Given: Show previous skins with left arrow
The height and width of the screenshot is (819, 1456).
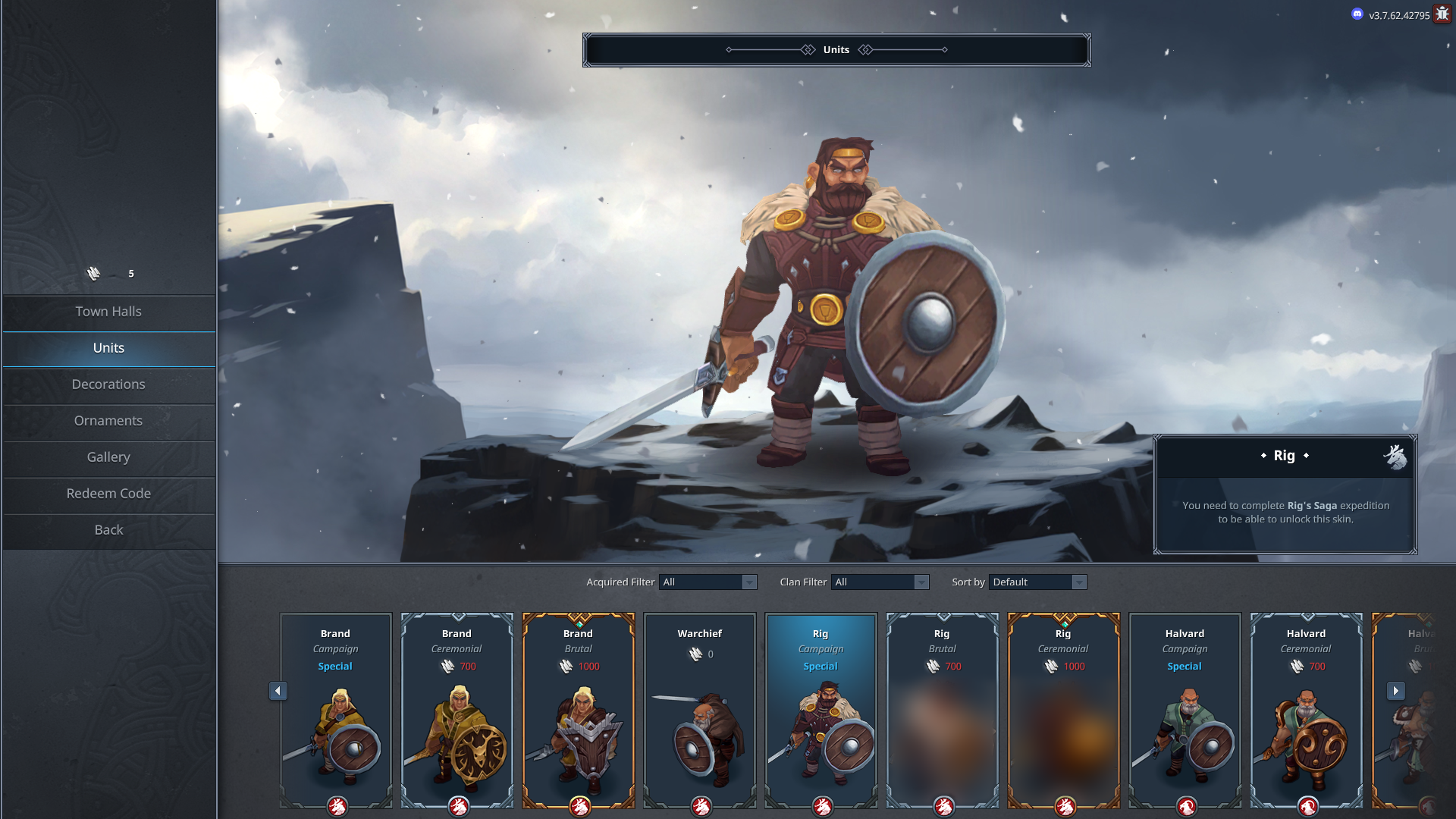Looking at the screenshot, I should (278, 691).
